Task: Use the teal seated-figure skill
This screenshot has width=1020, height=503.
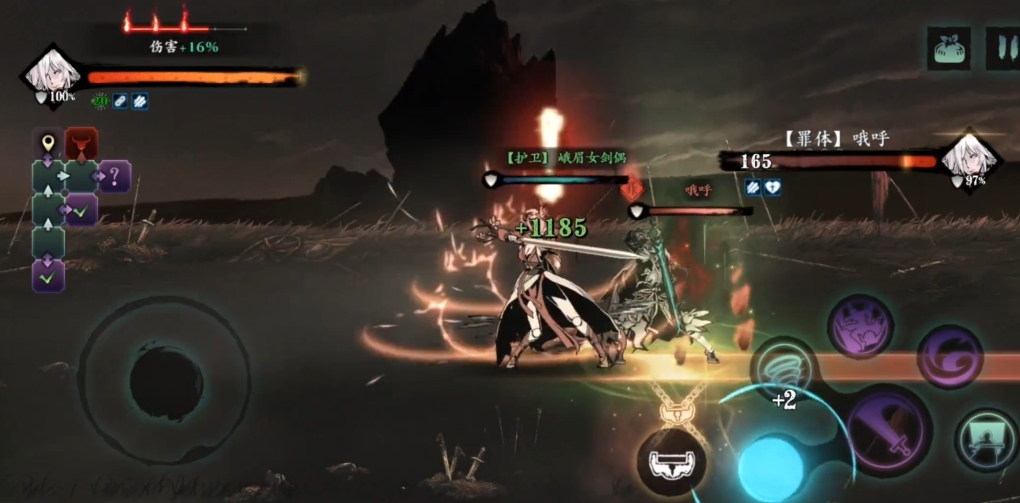Action: coord(986,439)
